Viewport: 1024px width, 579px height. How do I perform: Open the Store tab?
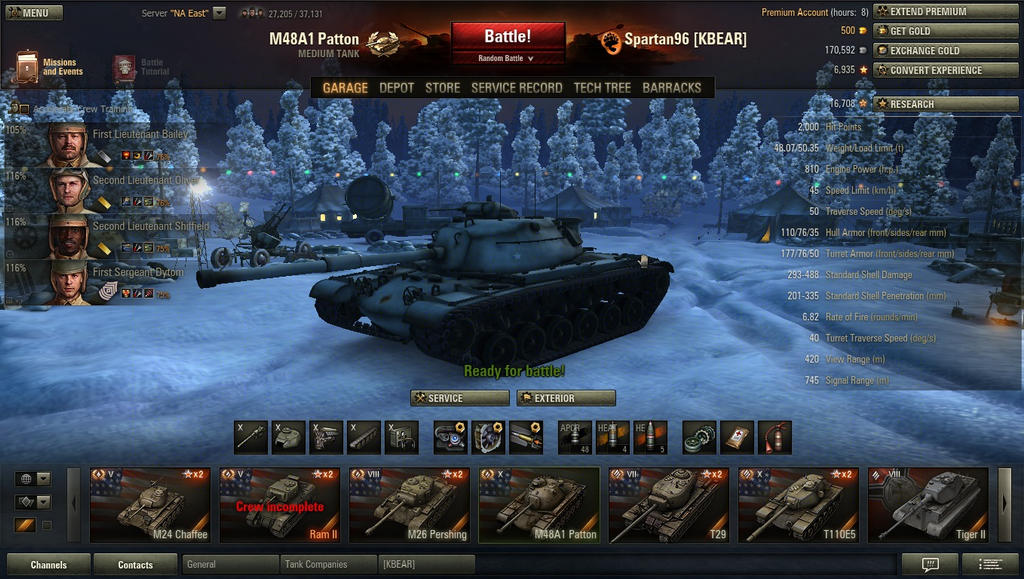[443, 88]
